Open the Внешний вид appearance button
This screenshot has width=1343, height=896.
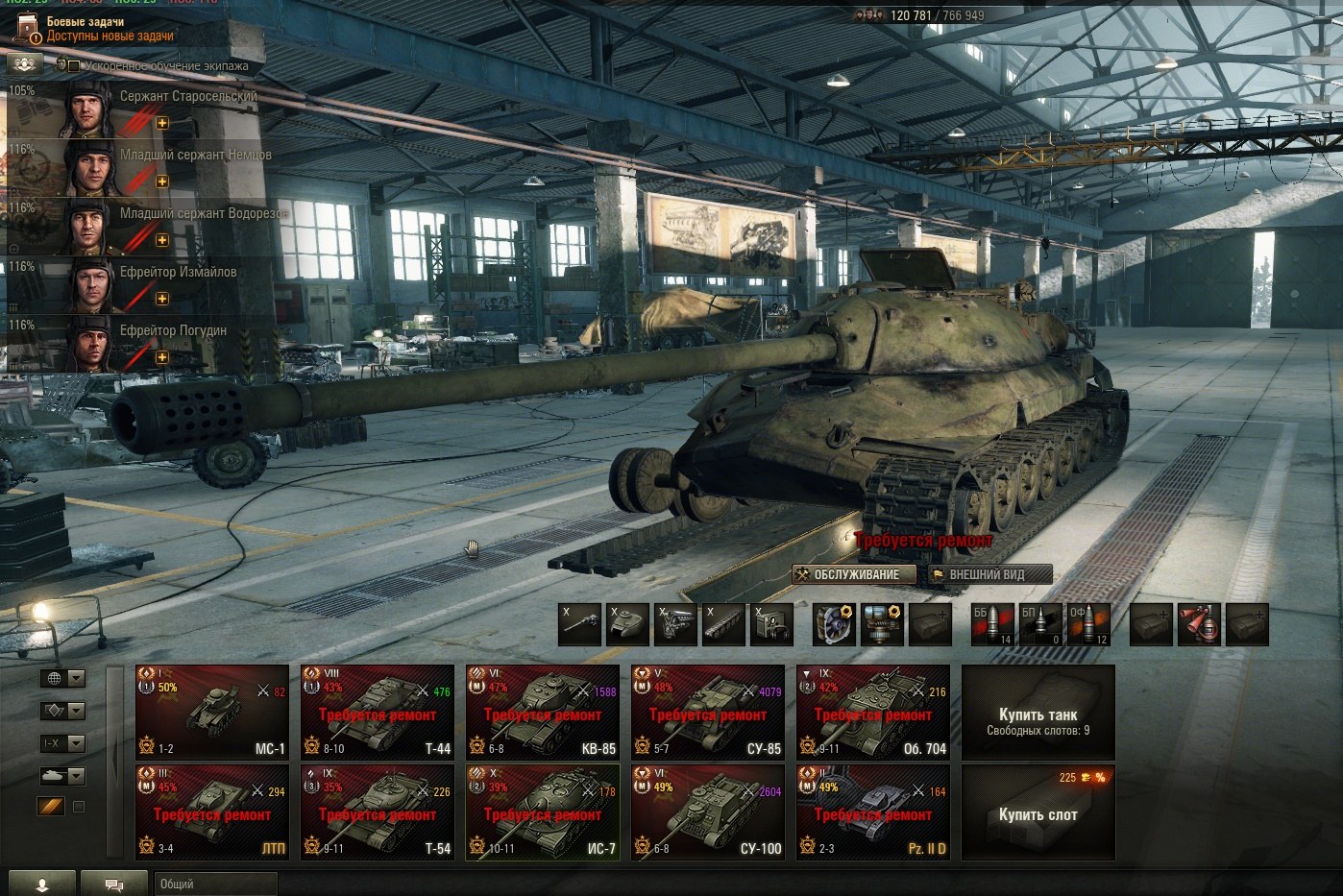click(988, 574)
